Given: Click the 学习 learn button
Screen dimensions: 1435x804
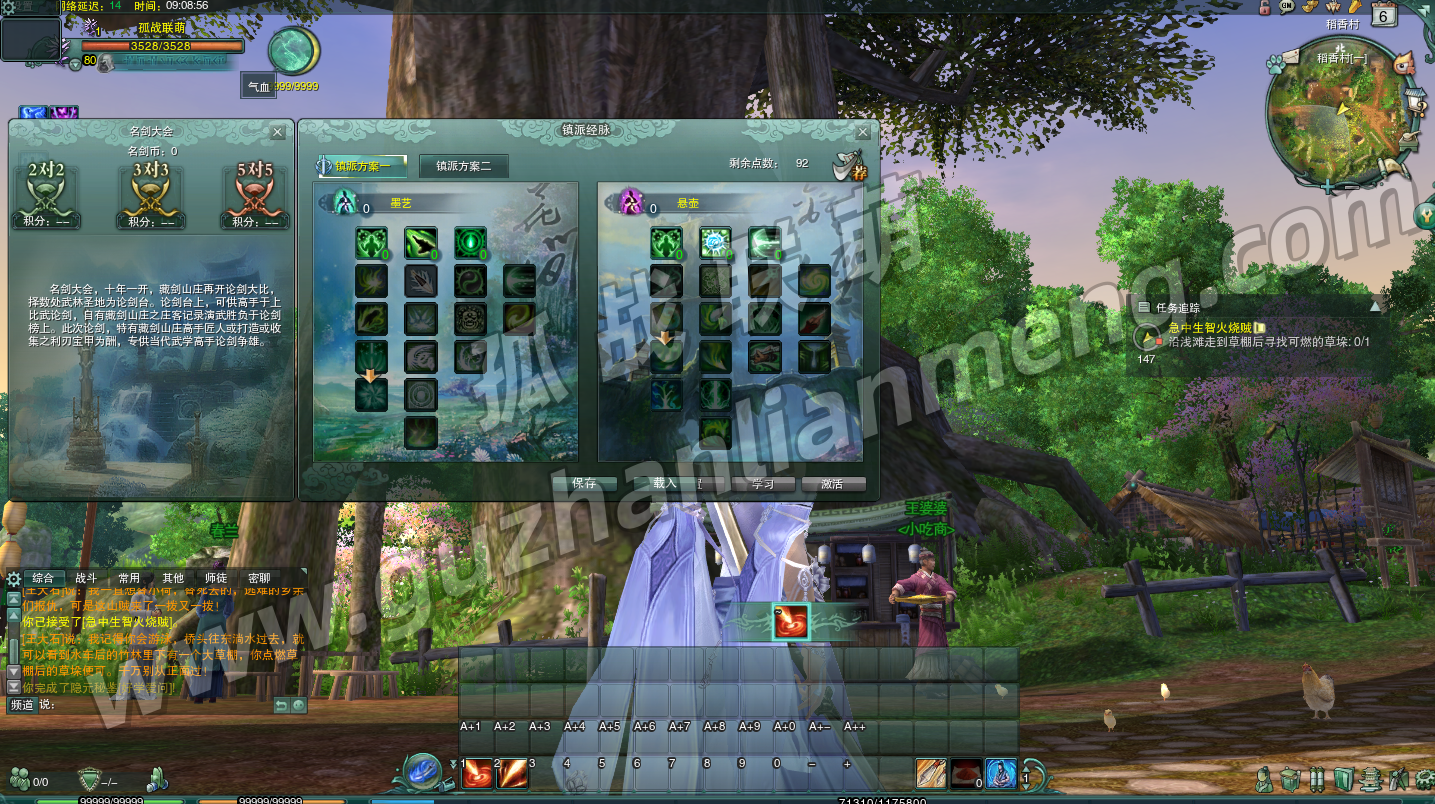Looking at the screenshot, I should point(763,484).
